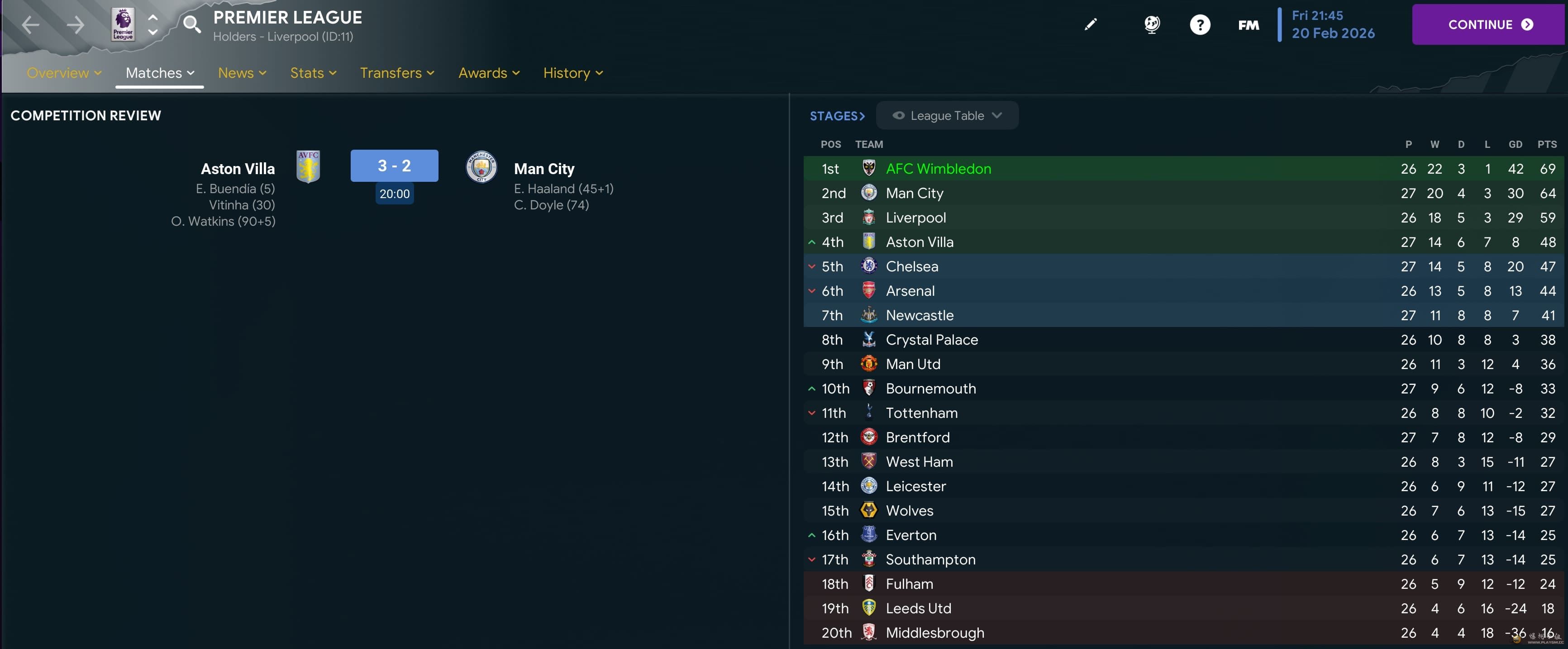Go back with the left arrow
Viewport: 1568px width, 649px height.
tap(30, 25)
